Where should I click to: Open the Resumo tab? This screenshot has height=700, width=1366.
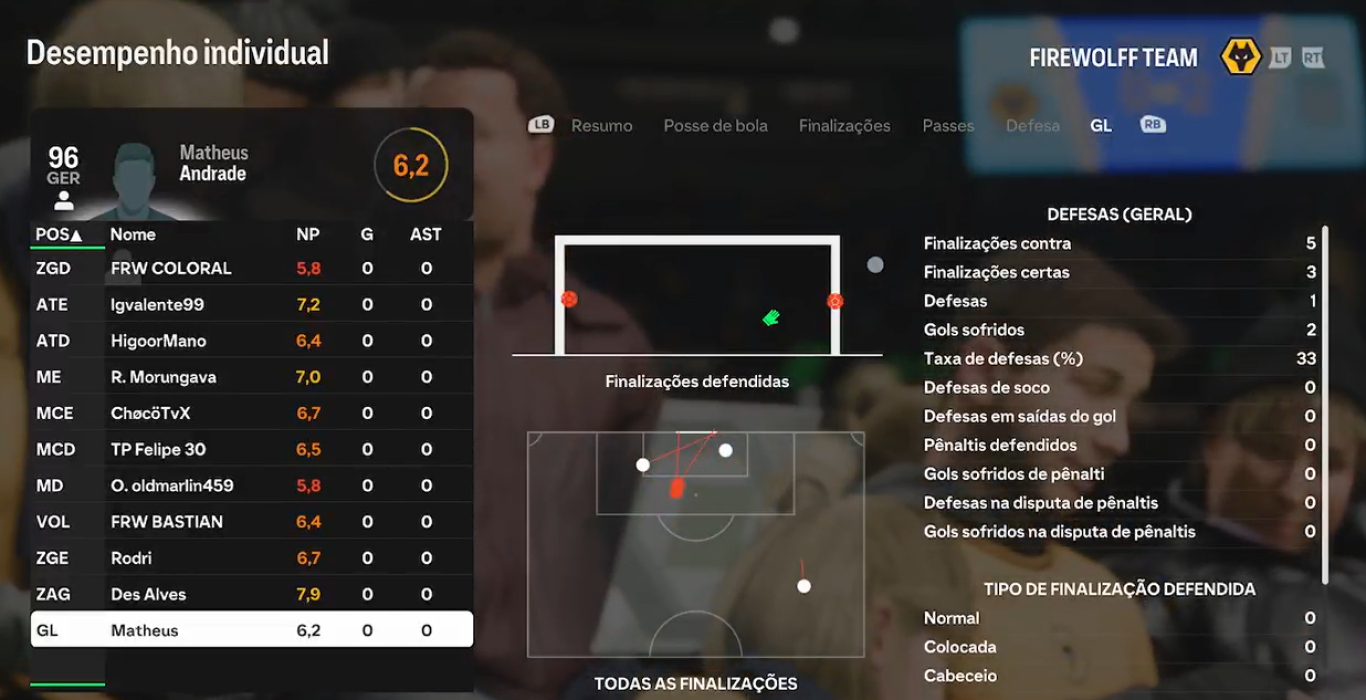point(601,126)
